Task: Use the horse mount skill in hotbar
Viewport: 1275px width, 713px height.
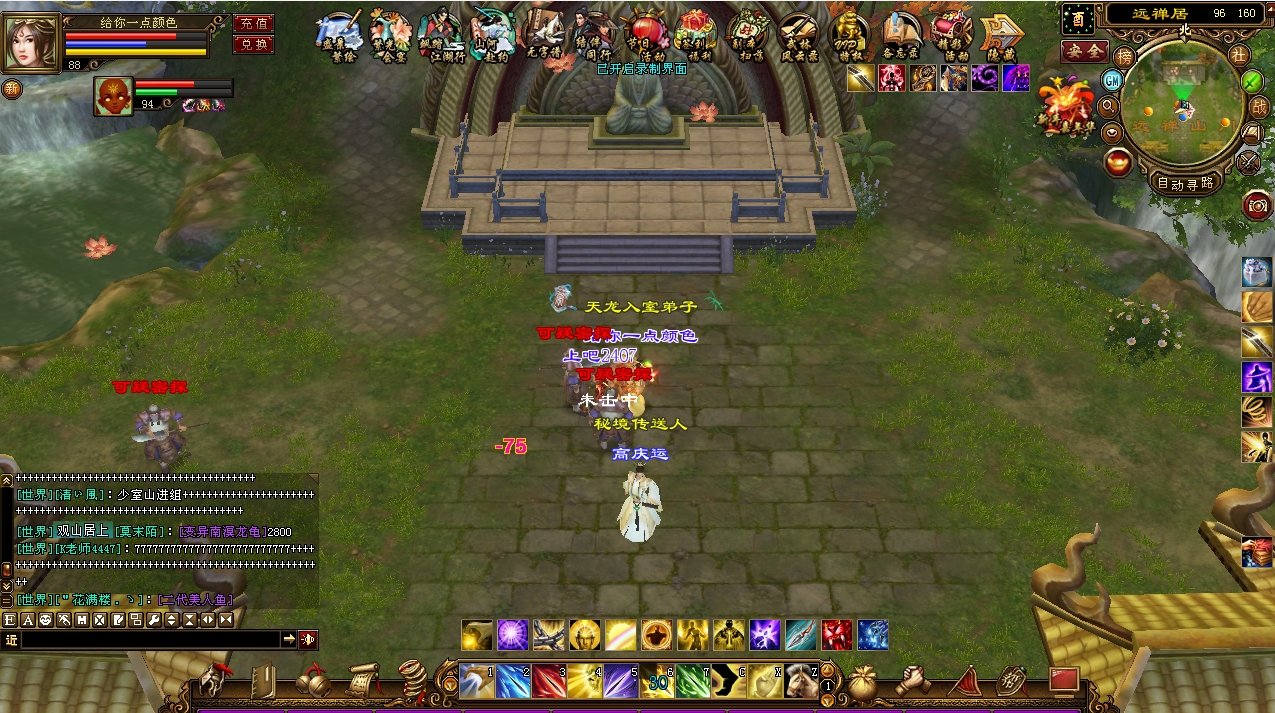Action: point(799,680)
